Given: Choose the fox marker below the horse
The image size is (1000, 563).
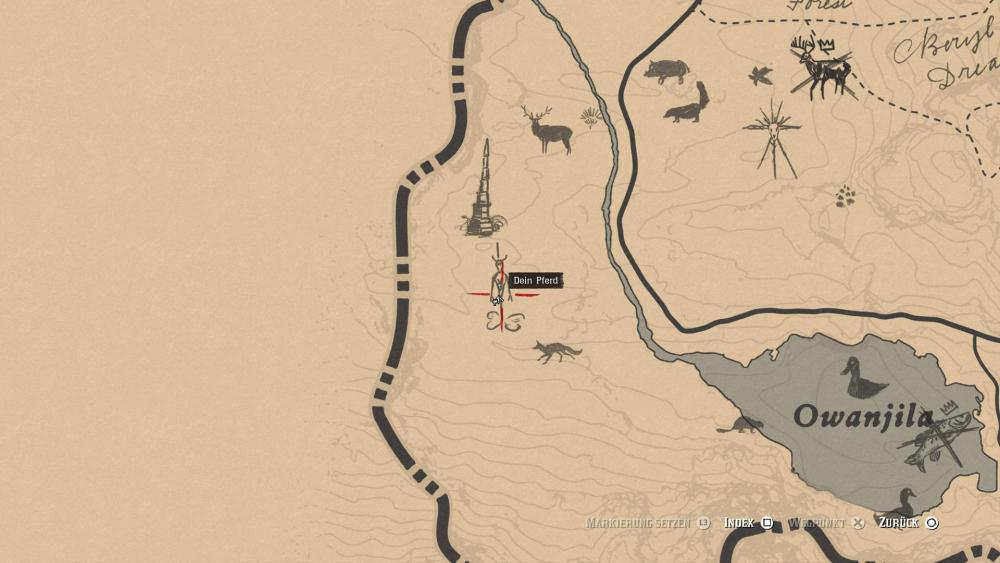Looking at the screenshot, I should [556, 351].
